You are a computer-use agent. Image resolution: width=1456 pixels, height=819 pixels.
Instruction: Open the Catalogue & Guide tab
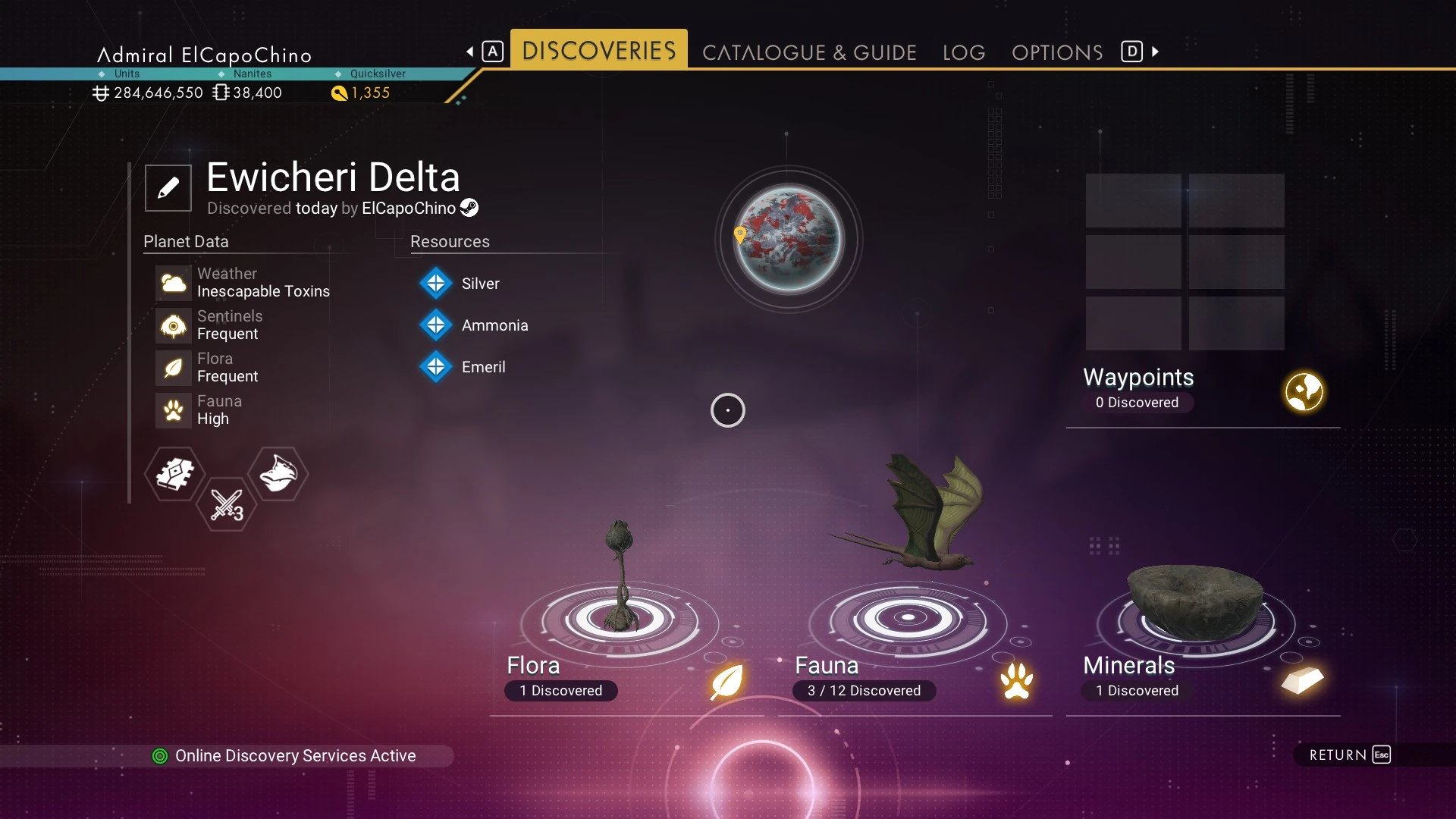[809, 52]
